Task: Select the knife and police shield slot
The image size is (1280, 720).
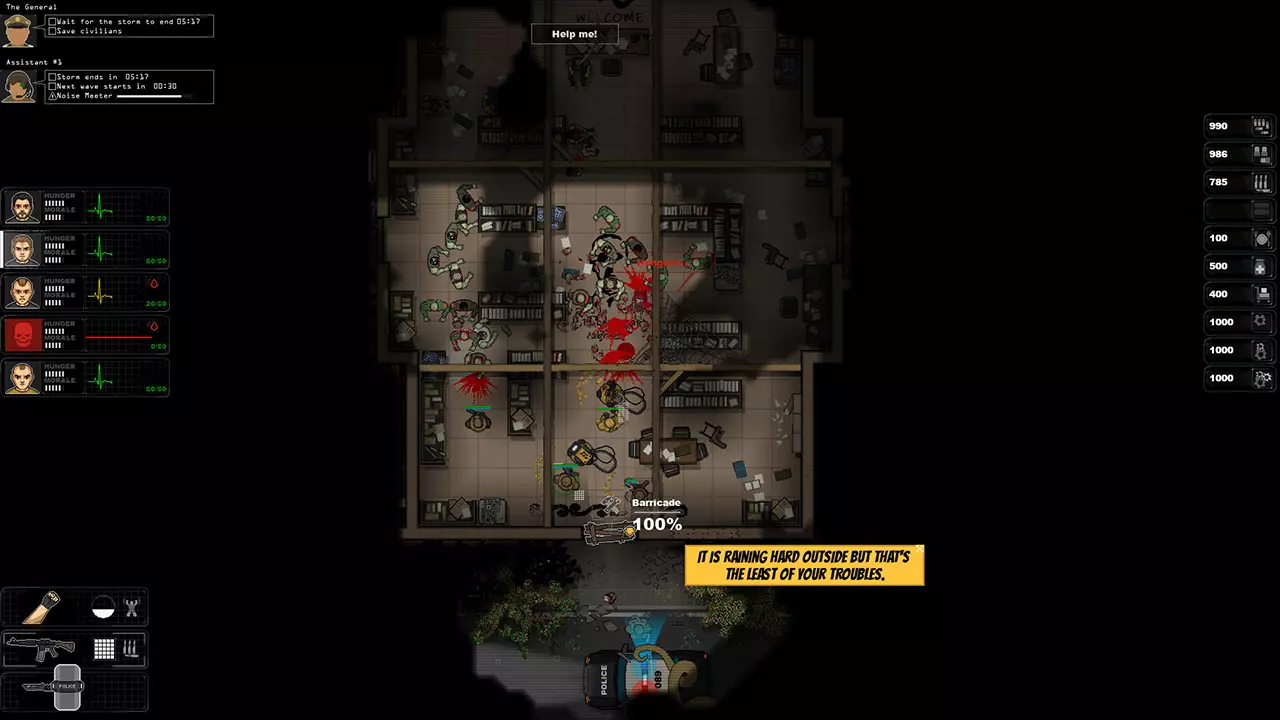Action: 55,688
